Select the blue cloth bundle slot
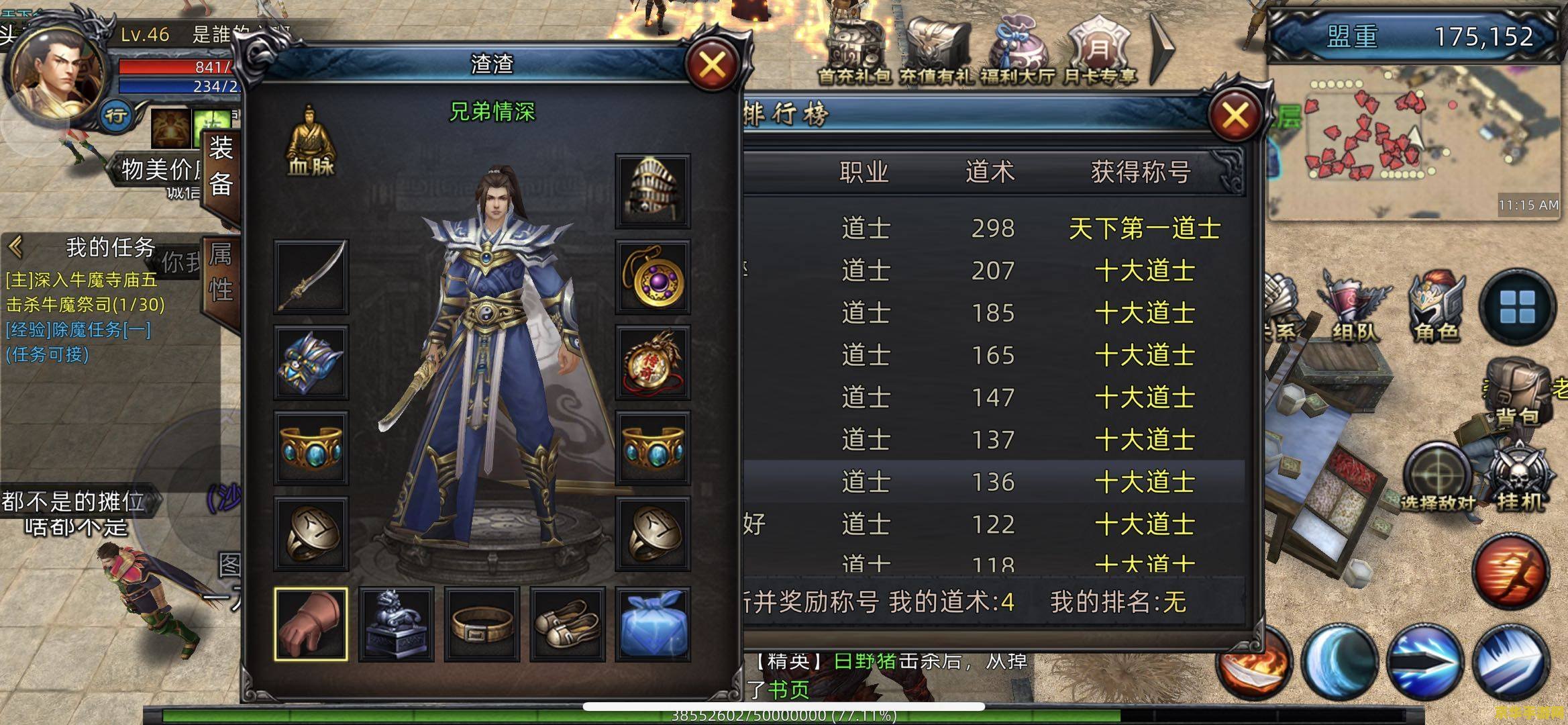 pyautogui.click(x=652, y=624)
